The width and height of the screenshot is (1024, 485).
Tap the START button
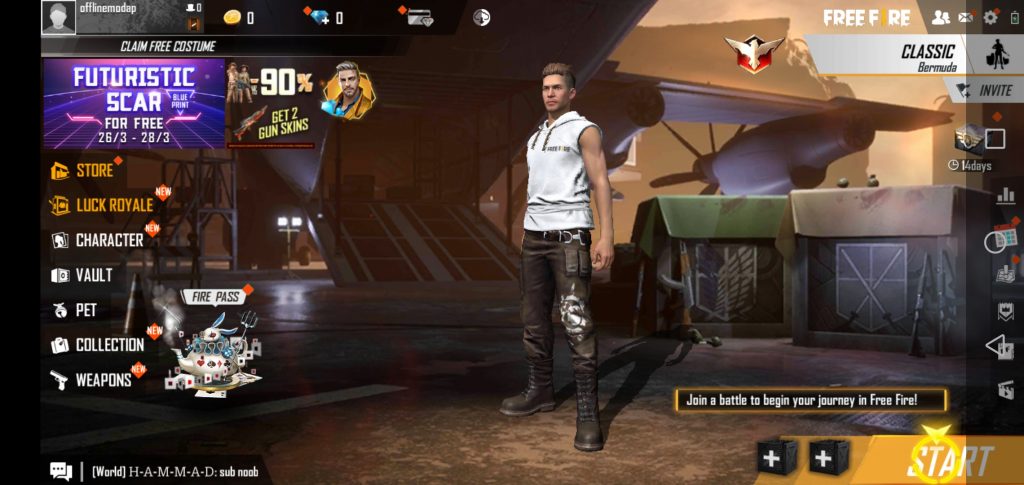pos(949,461)
